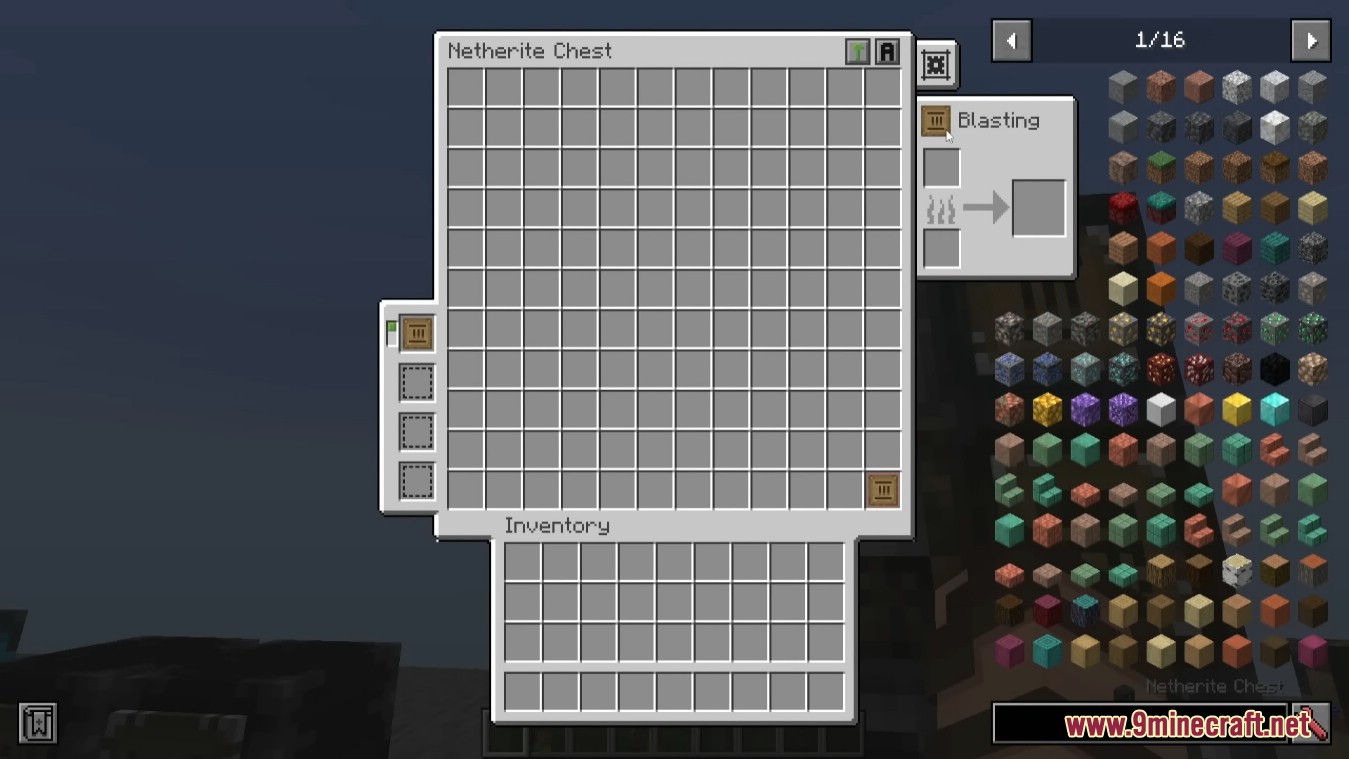Expand the second dashed upgrade slot
Screen dimensions: 1349x759
[416, 431]
